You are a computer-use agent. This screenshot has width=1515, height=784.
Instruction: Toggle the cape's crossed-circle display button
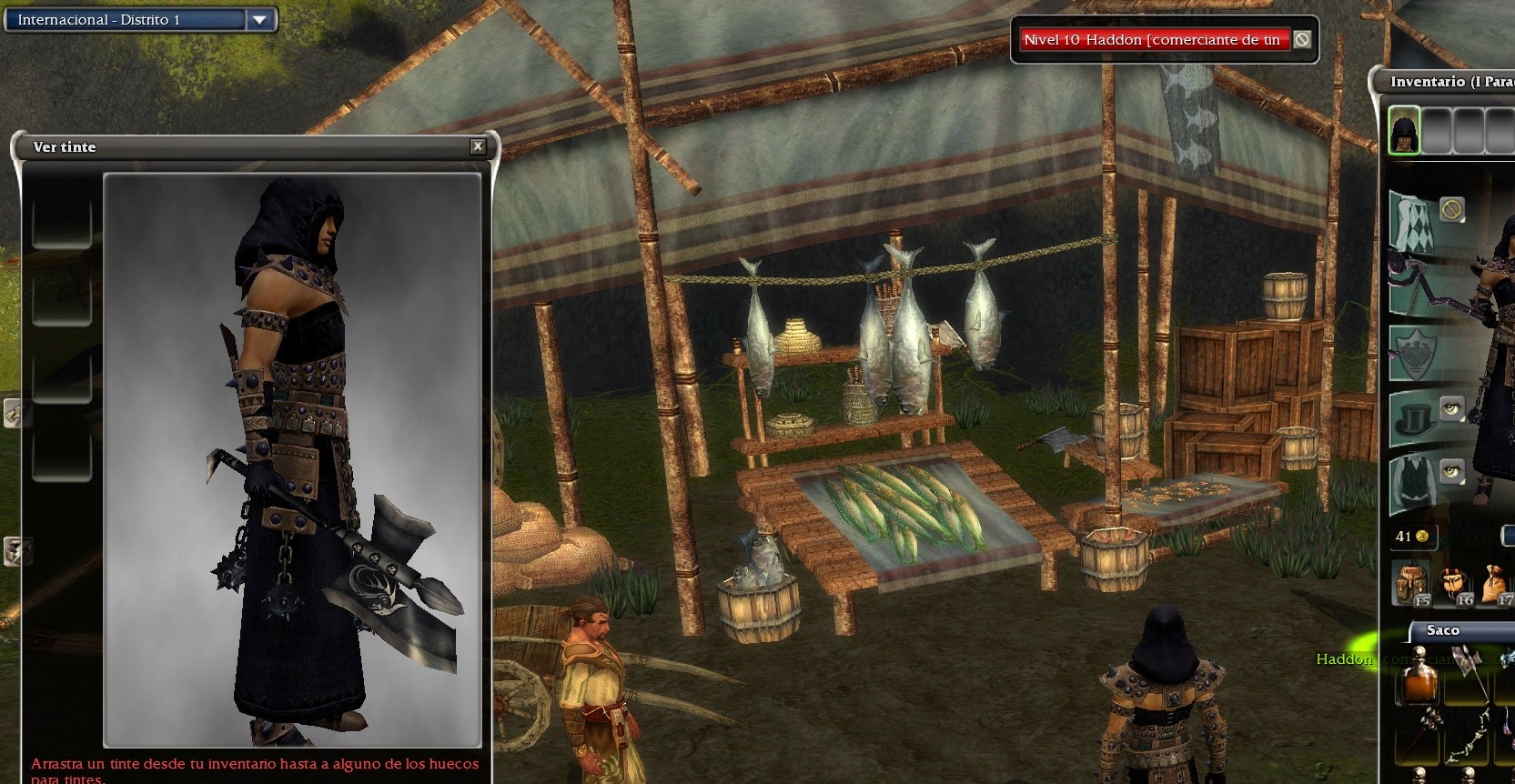[x=1451, y=210]
